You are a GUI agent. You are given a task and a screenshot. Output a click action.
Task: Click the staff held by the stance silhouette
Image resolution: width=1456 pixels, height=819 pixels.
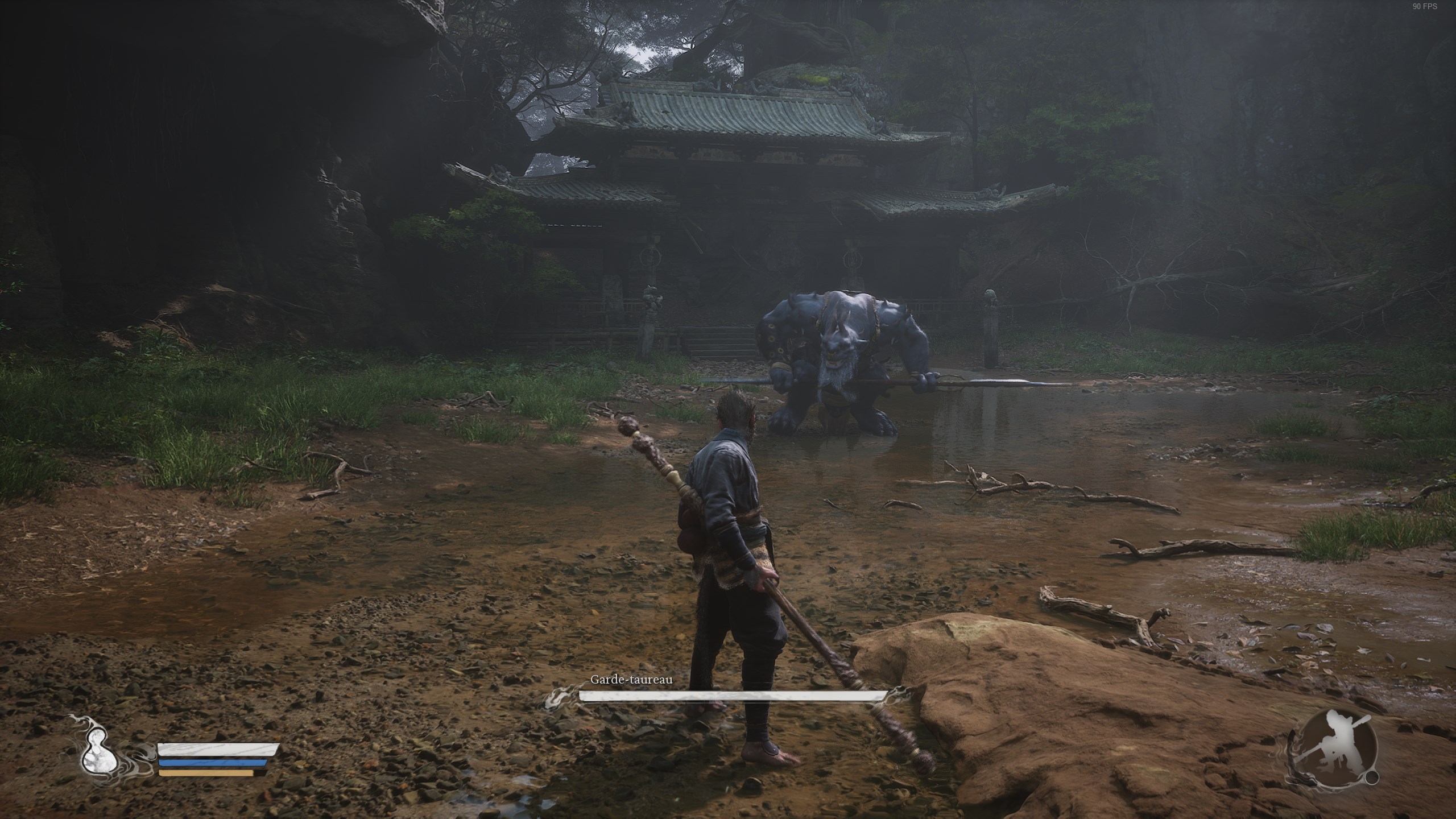(x=1364, y=721)
